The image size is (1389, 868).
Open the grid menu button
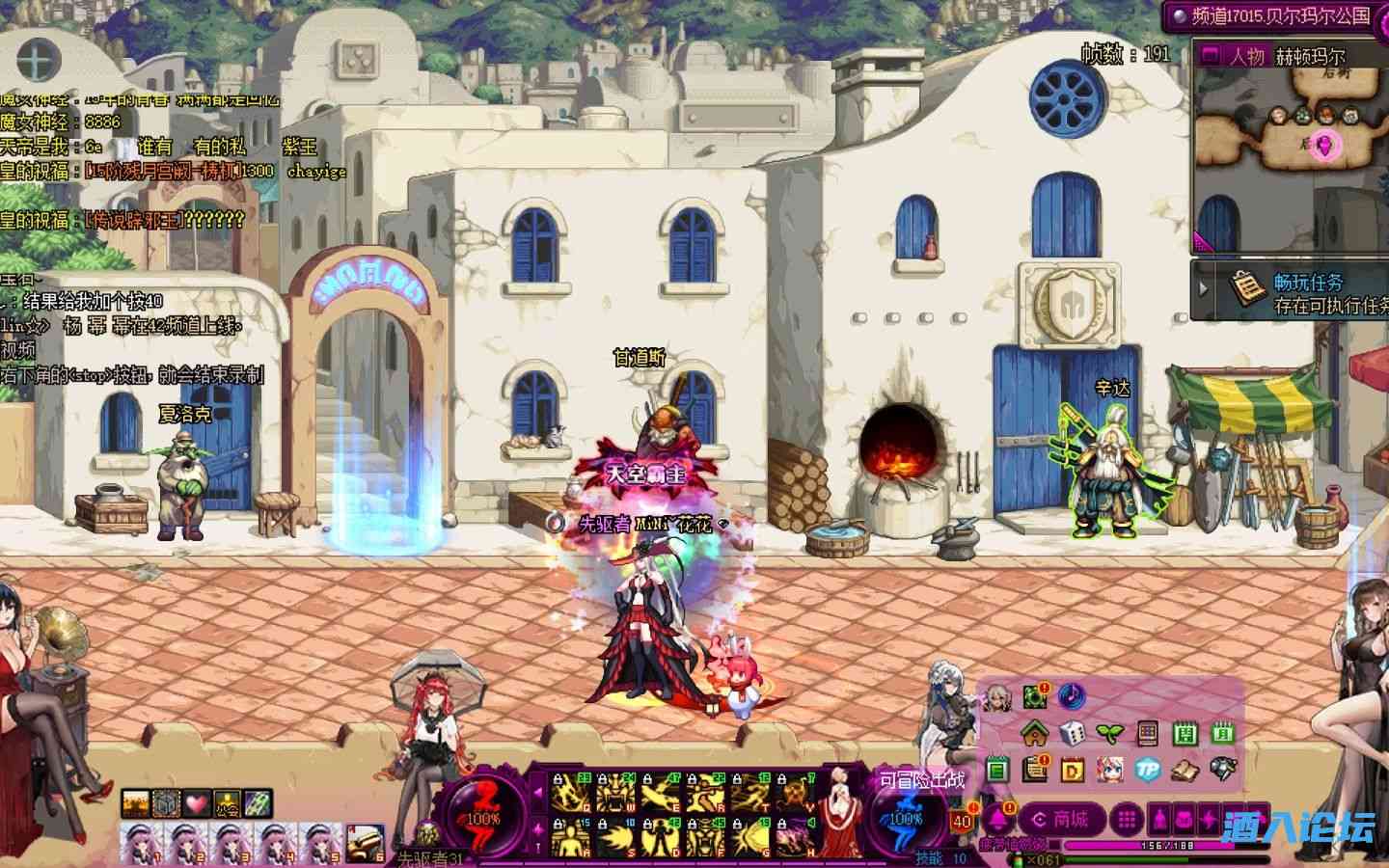point(1126,820)
